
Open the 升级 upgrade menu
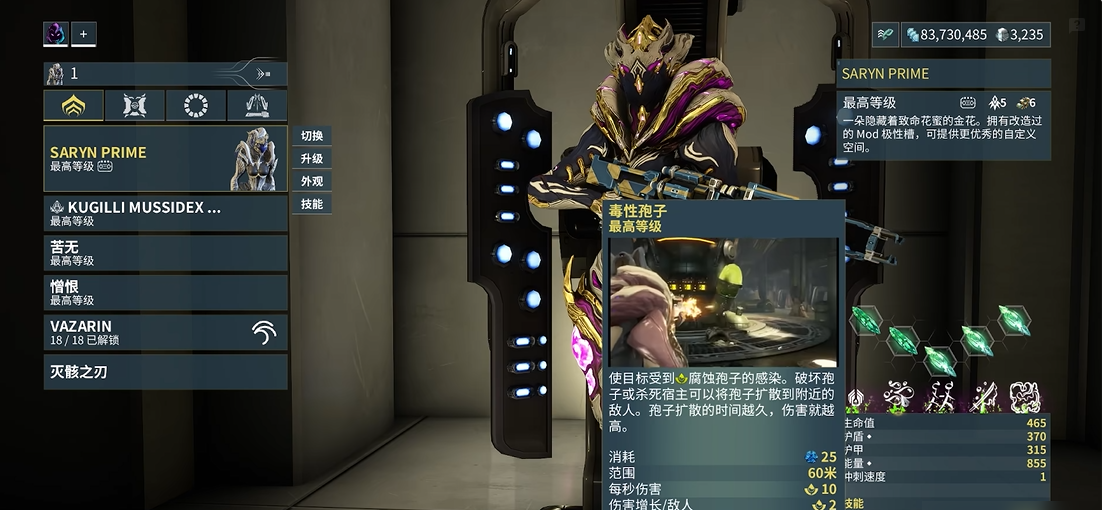(x=312, y=159)
